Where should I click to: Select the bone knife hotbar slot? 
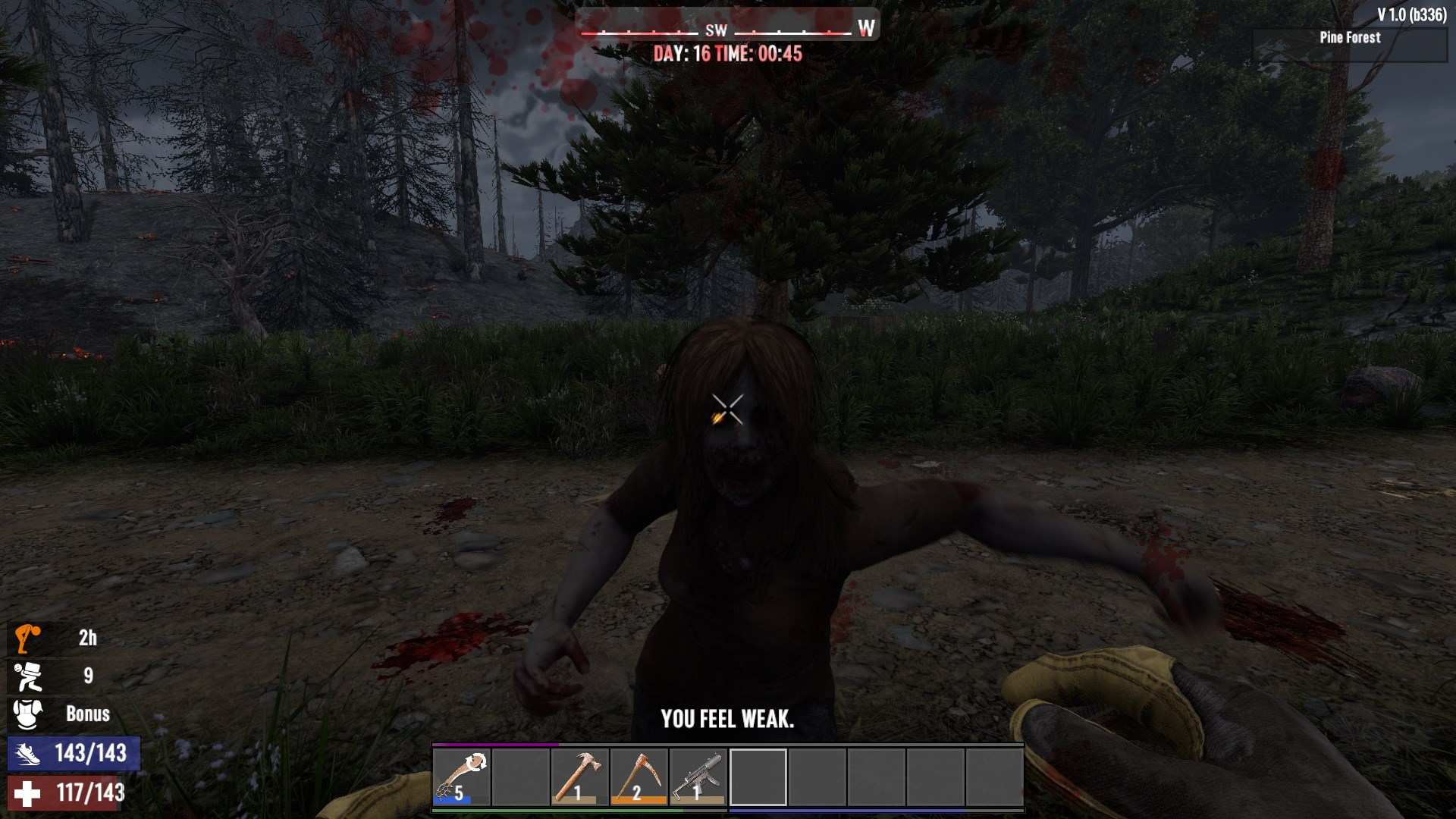(x=462, y=777)
